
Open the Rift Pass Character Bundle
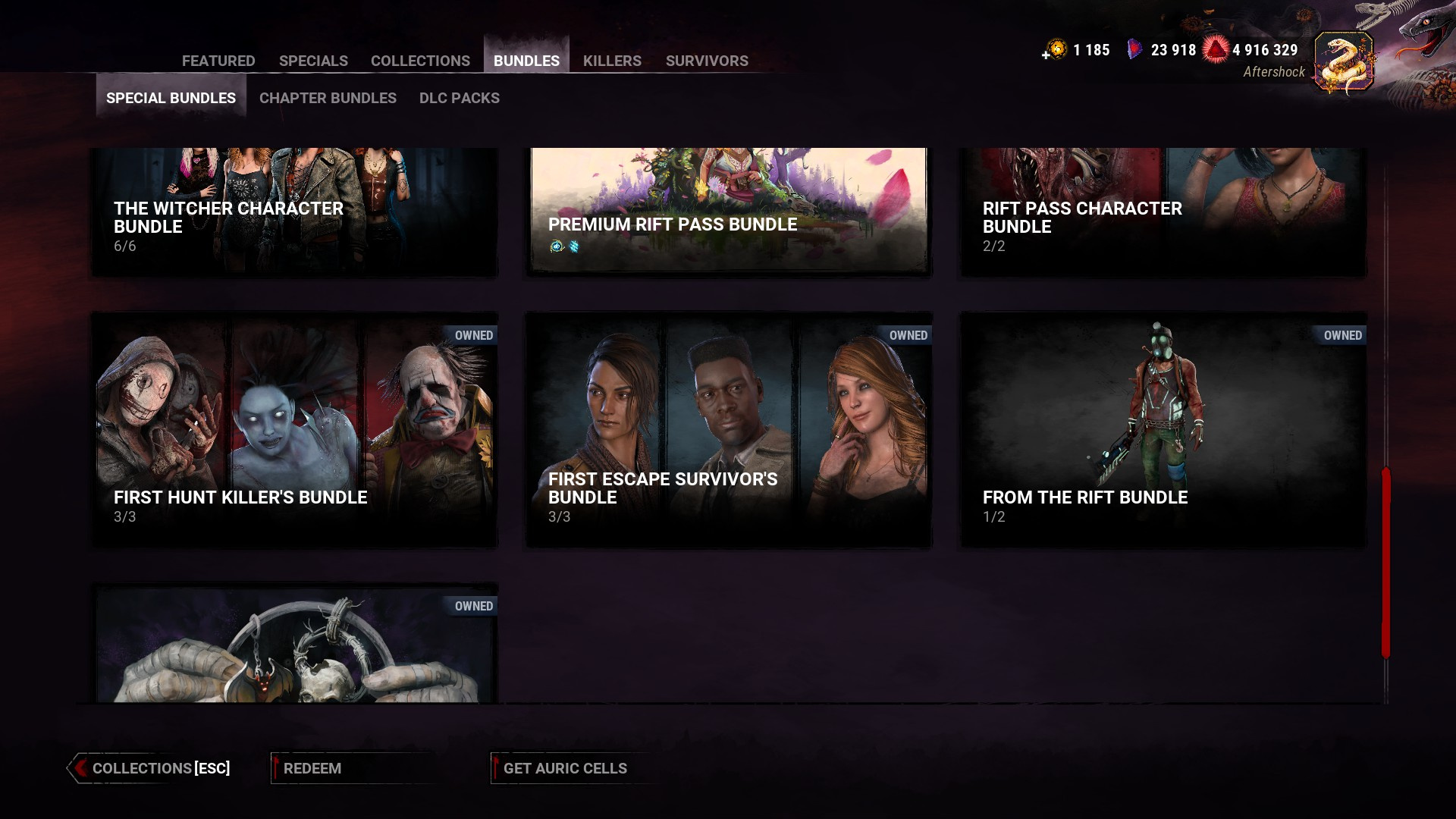tap(1163, 212)
